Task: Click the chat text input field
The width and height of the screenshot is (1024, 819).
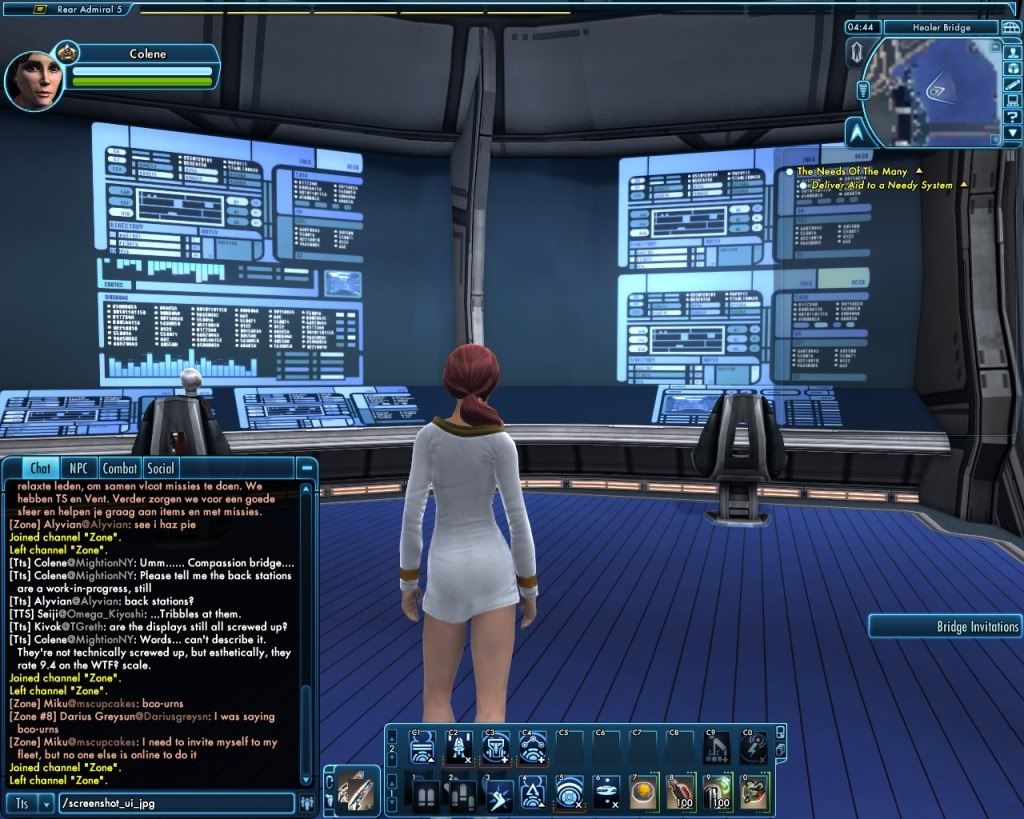Action: pyautogui.click(x=176, y=803)
